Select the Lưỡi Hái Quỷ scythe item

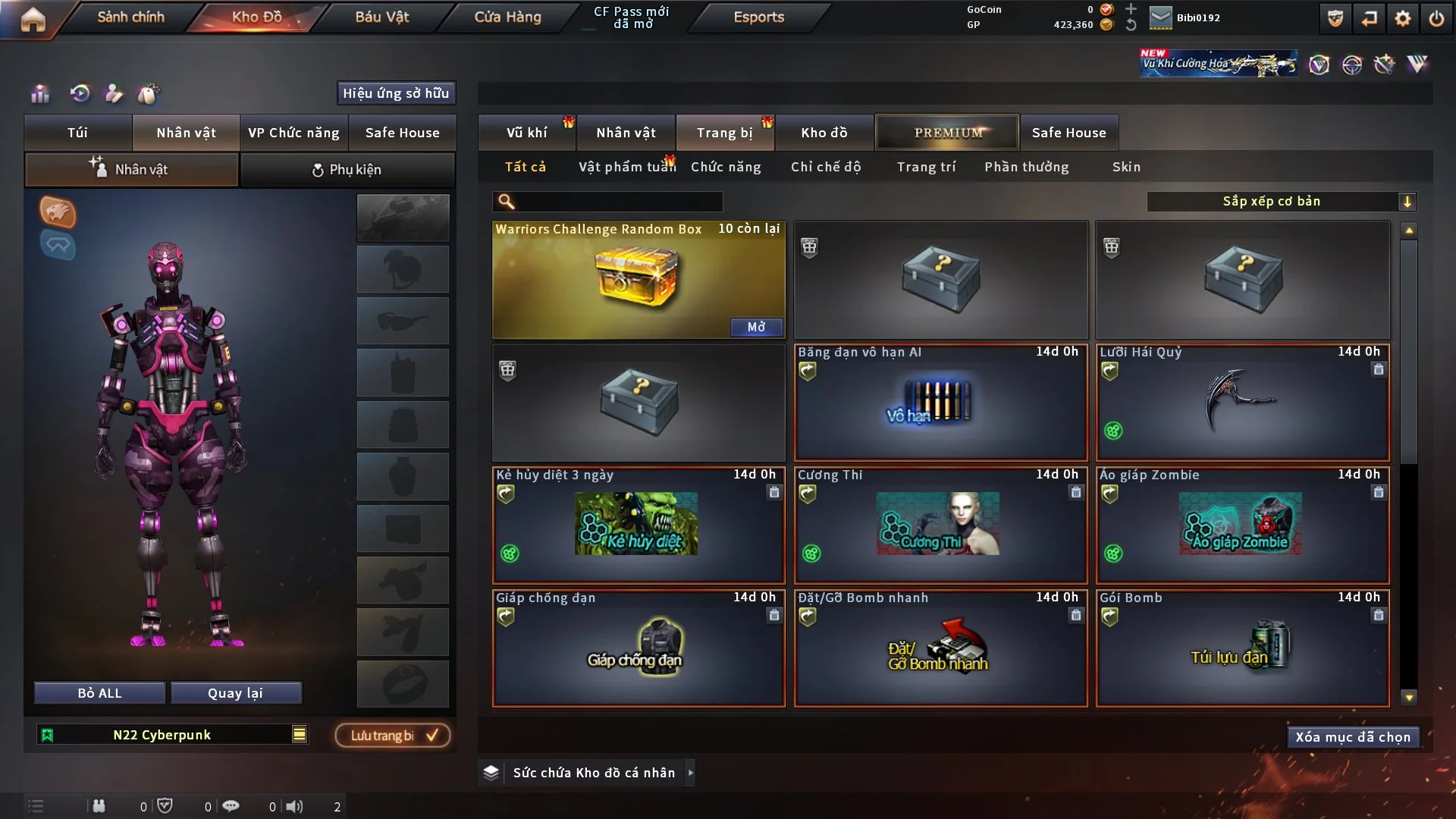pyautogui.click(x=1242, y=403)
